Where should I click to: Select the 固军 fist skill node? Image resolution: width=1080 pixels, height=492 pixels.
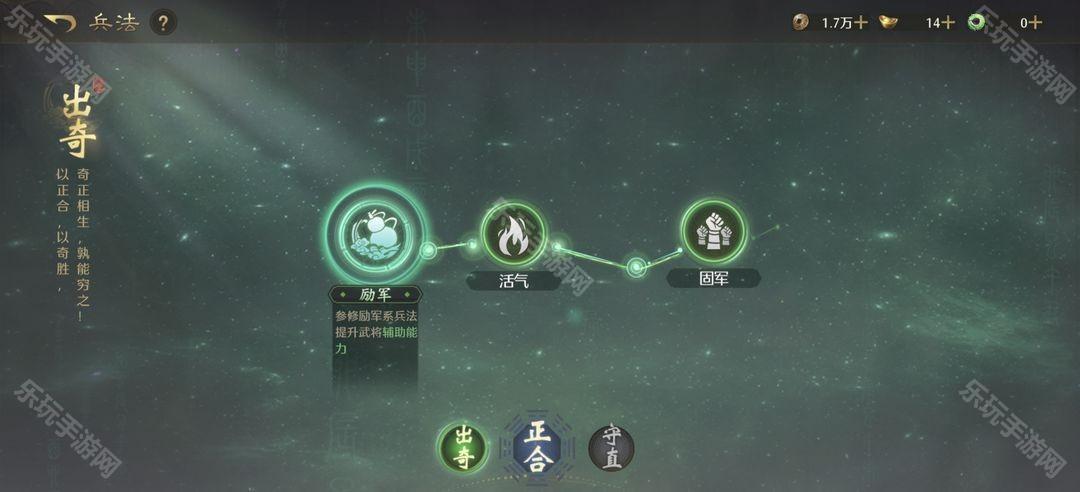point(713,232)
